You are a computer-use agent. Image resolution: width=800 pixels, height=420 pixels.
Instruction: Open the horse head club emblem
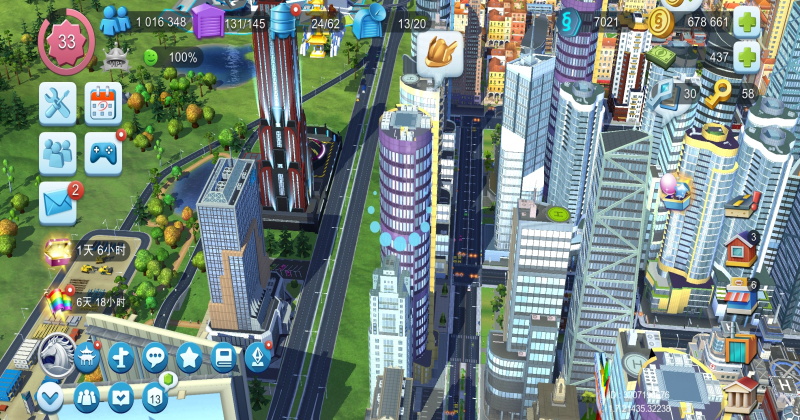click(x=56, y=354)
